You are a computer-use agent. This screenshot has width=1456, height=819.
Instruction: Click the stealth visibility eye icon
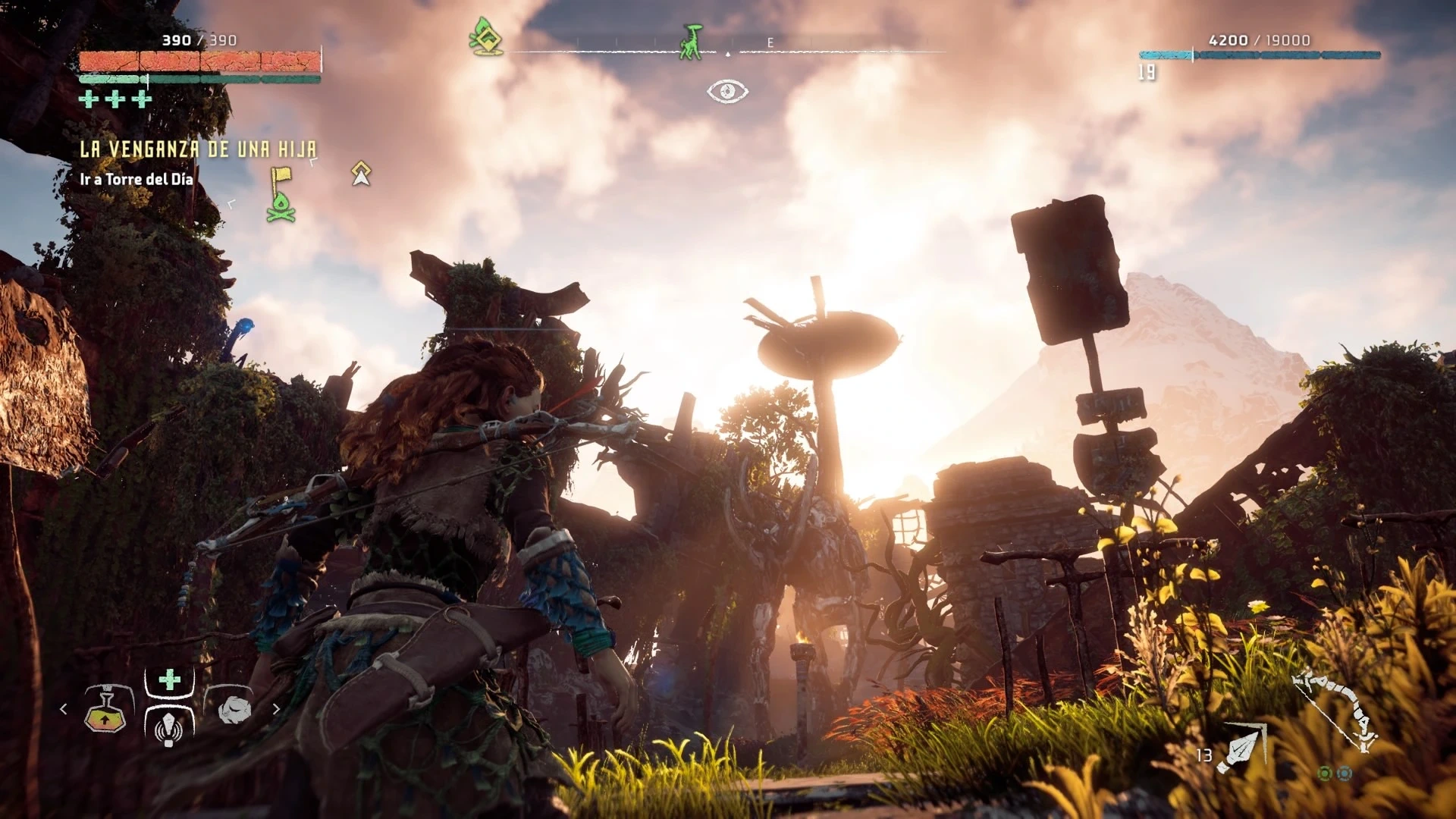tap(727, 92)
